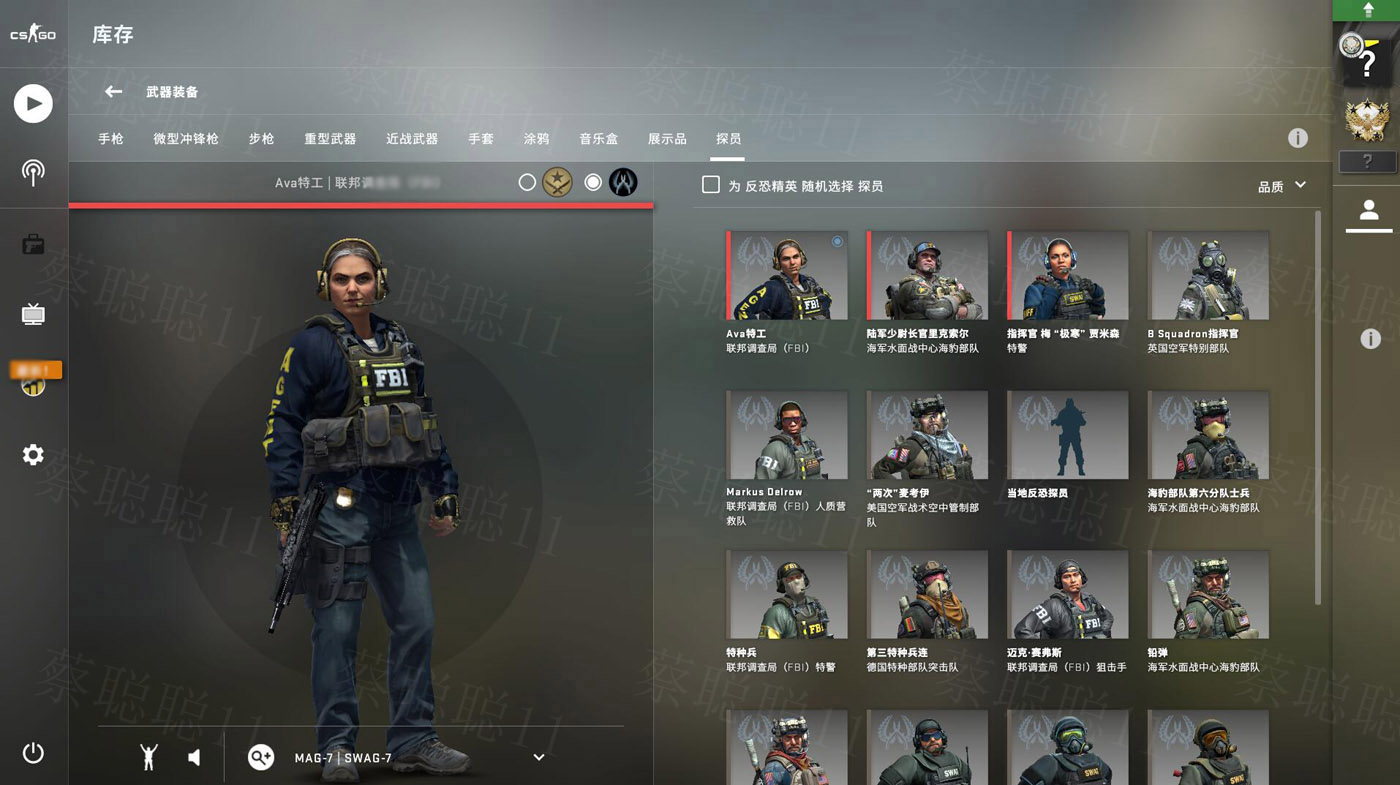Pick the Markus Delrow agent
Screen dimensions: 1400x785
[788, 435]
